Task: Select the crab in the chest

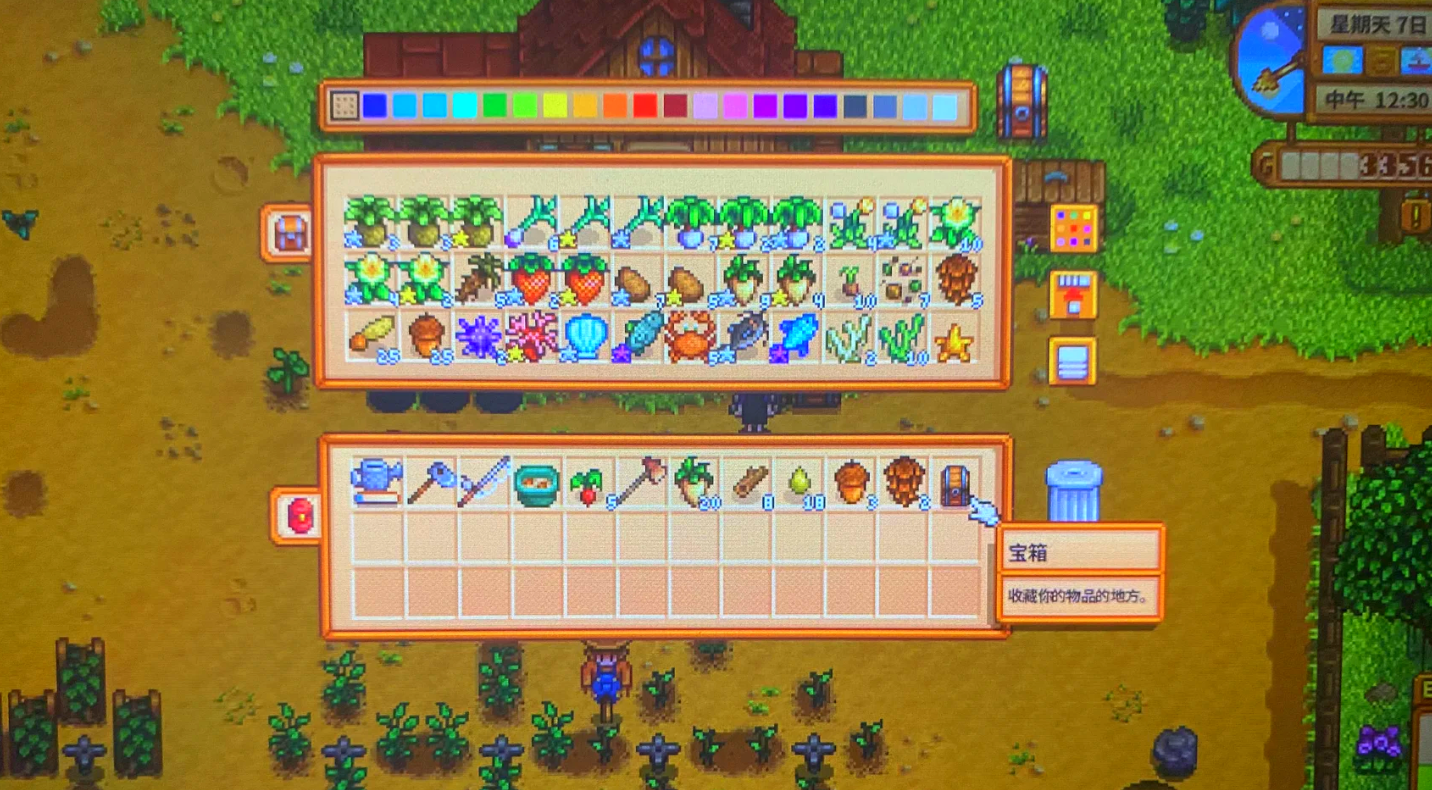Action: [689, 337]
